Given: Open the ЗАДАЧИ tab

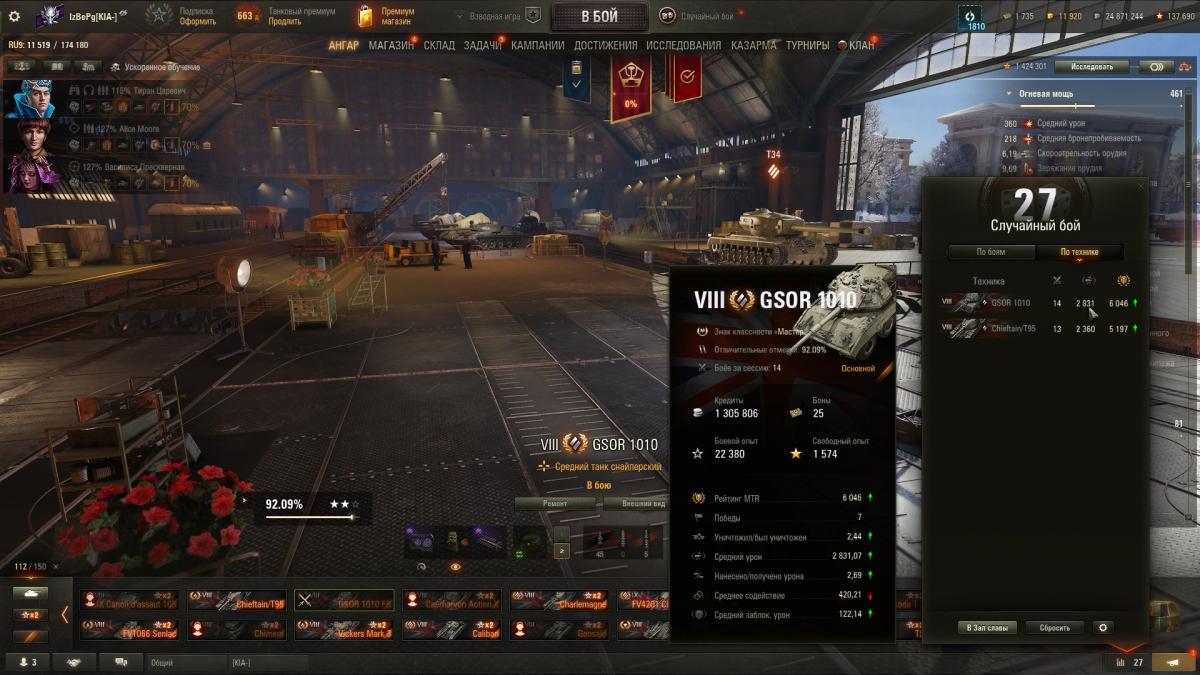Looking at the screenshot, I should point(482,45).
